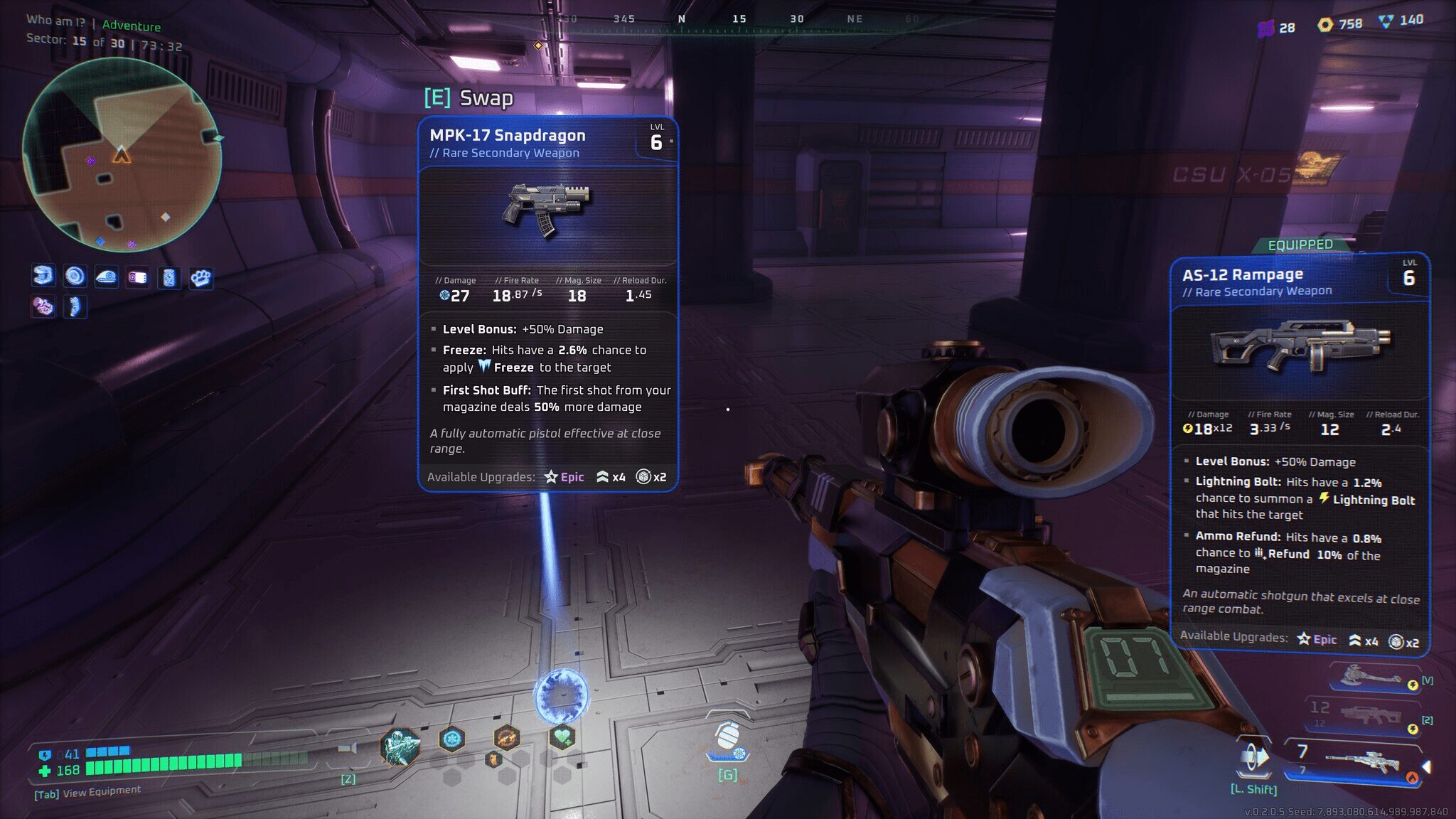Click the circular minimap
The width and height of the screenshot is (1456, 819).
122,155
